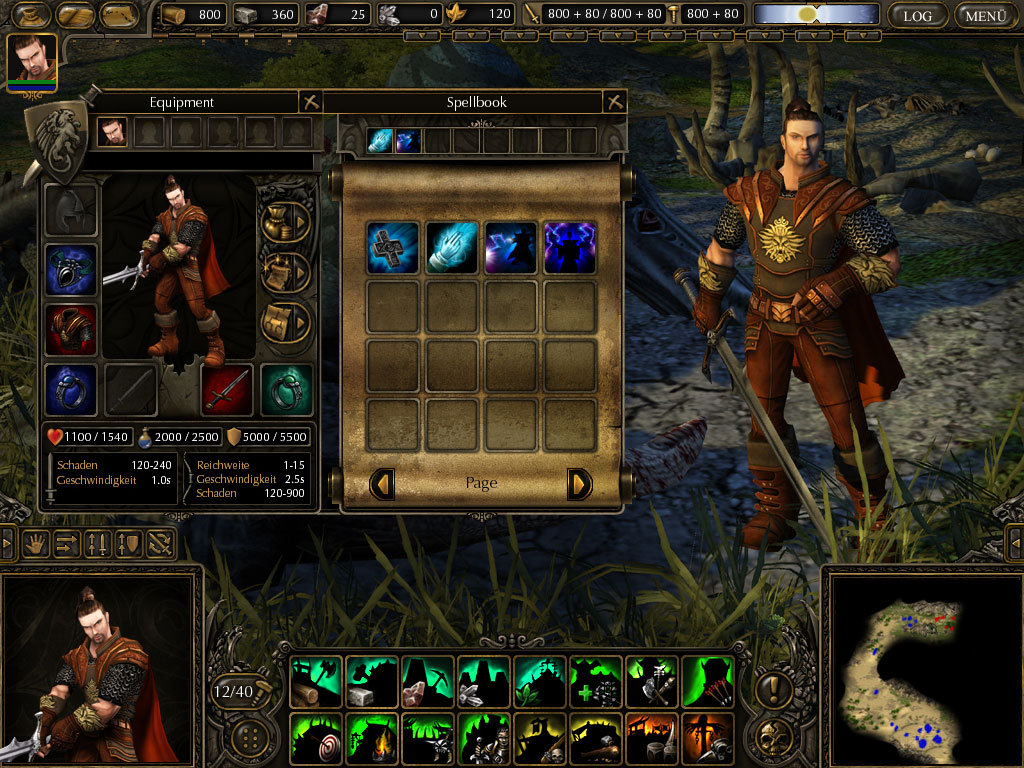Open the MENÜ button
This screenshot has height=768, width=1024.
986,15
